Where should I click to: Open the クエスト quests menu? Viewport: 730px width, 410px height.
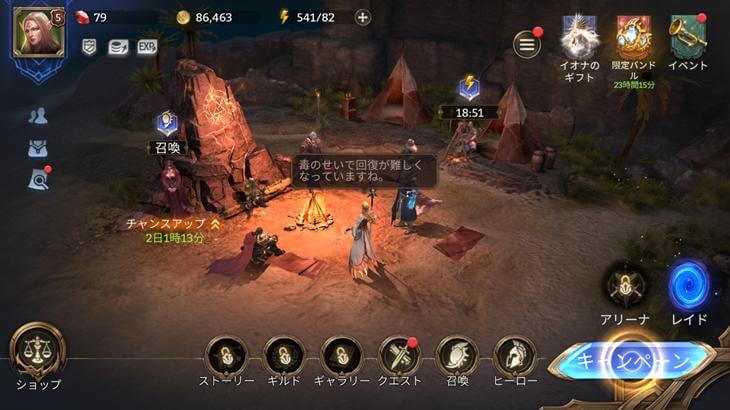pos(400,356)
